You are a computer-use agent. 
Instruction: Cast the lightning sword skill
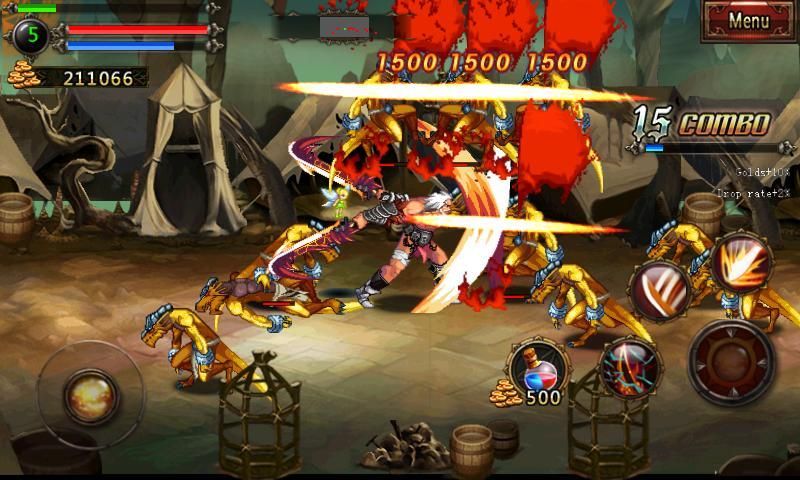630,368
